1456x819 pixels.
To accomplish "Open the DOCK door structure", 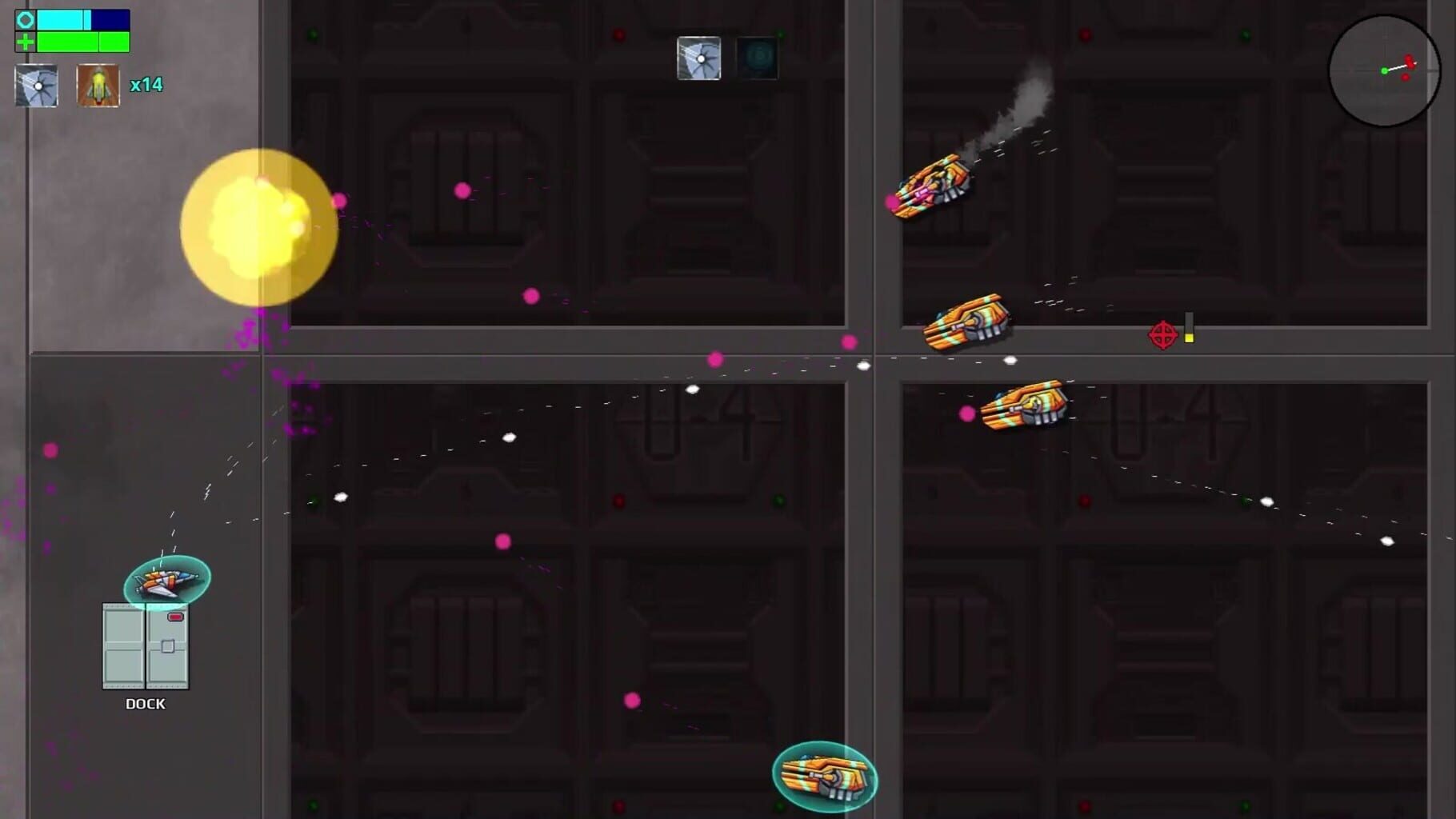I will click(146, 648).
